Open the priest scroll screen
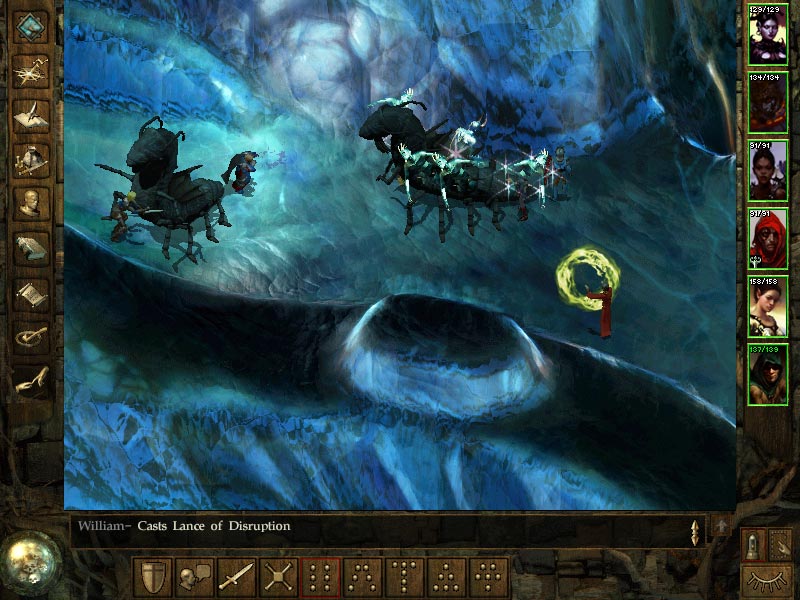800x600 pixels. pos(32,293)
